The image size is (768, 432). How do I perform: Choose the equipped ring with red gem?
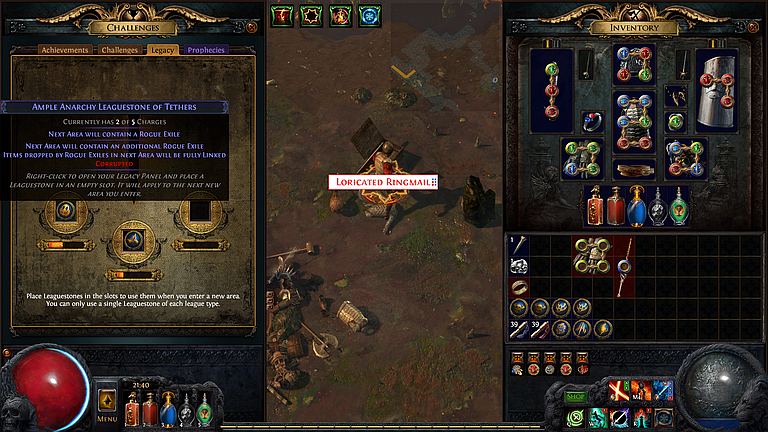592,123
